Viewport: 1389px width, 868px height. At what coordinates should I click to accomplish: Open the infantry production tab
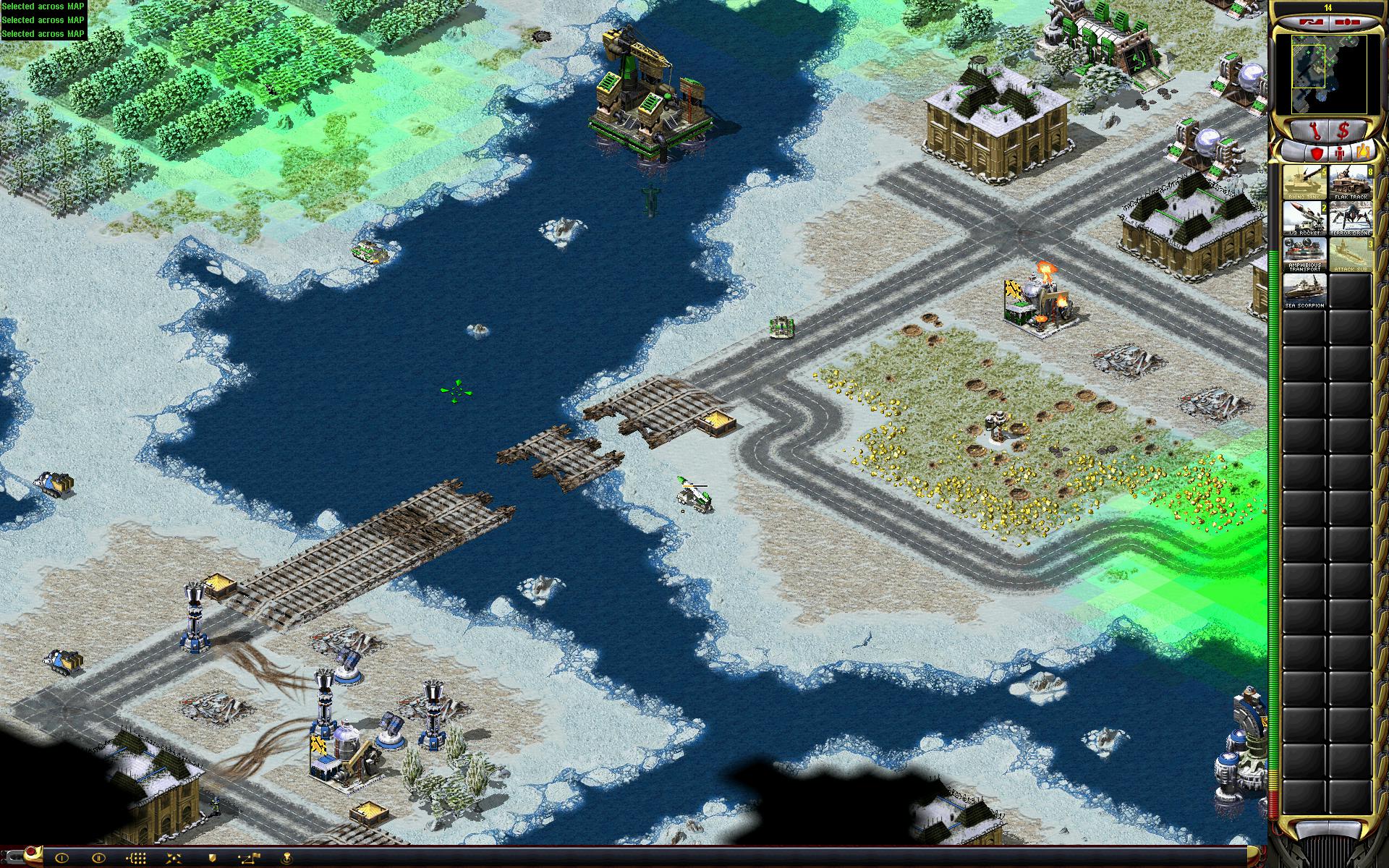[1339, 153]
